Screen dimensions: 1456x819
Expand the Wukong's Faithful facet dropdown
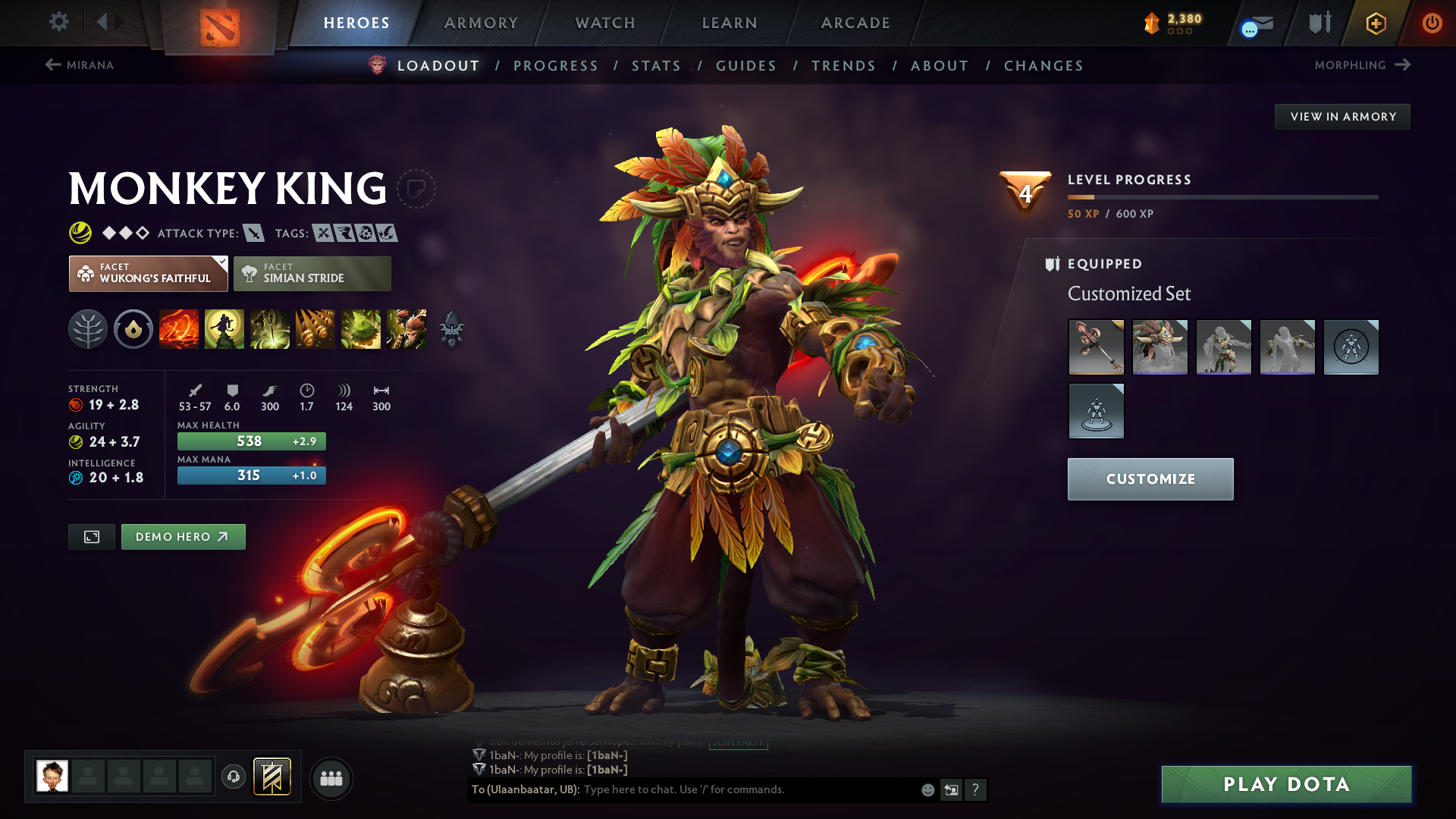point(221,263)
